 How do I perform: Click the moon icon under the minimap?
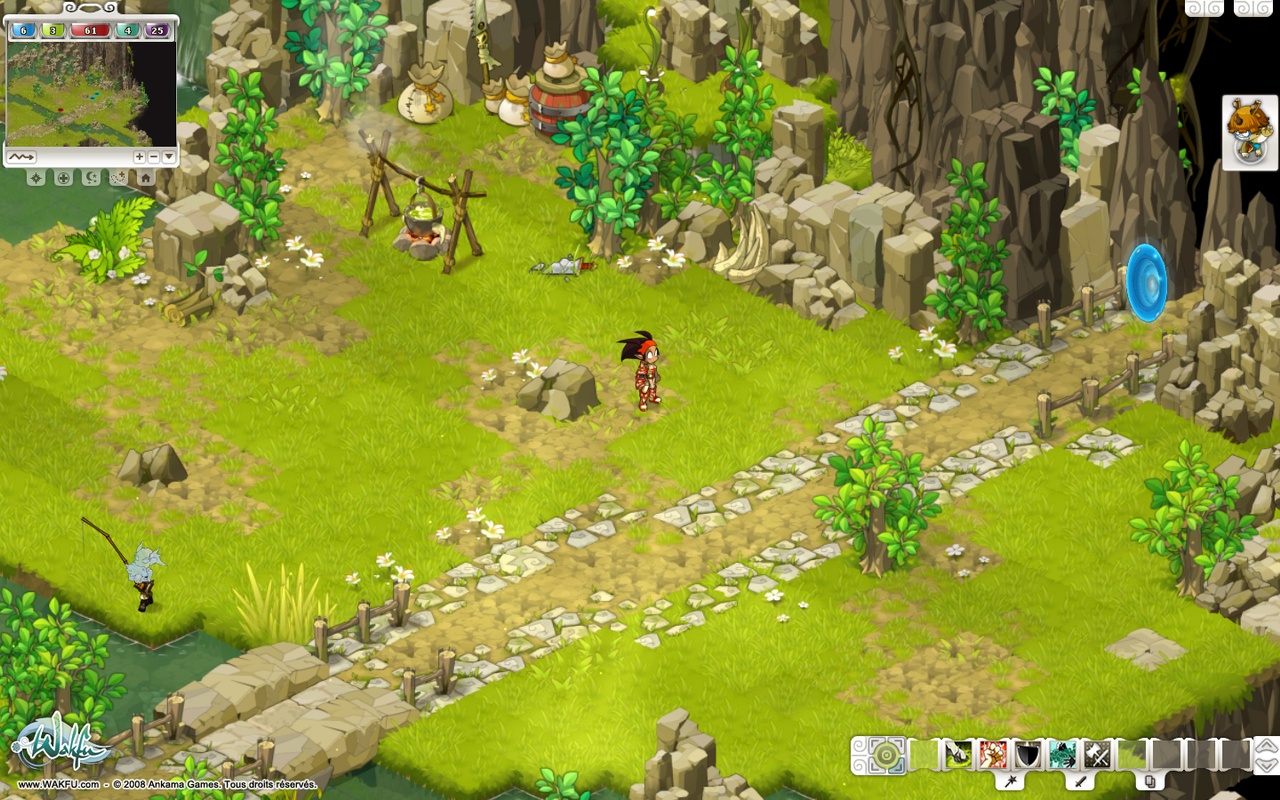point(91,178)
